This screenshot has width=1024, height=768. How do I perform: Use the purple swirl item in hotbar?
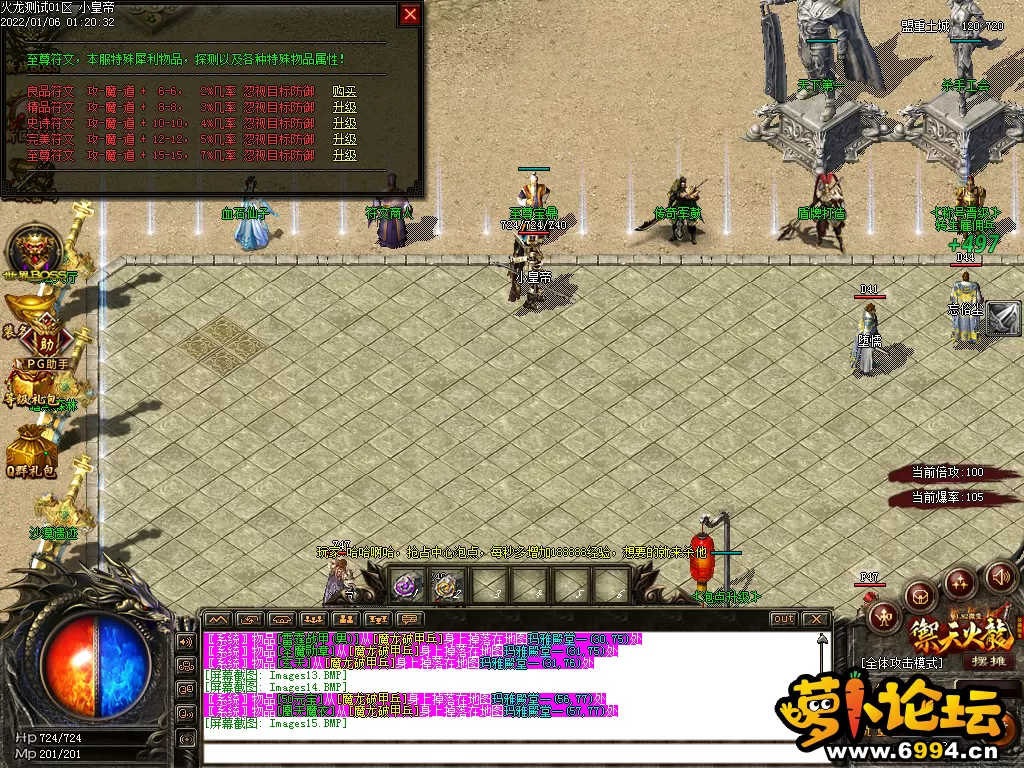[406, 587]
